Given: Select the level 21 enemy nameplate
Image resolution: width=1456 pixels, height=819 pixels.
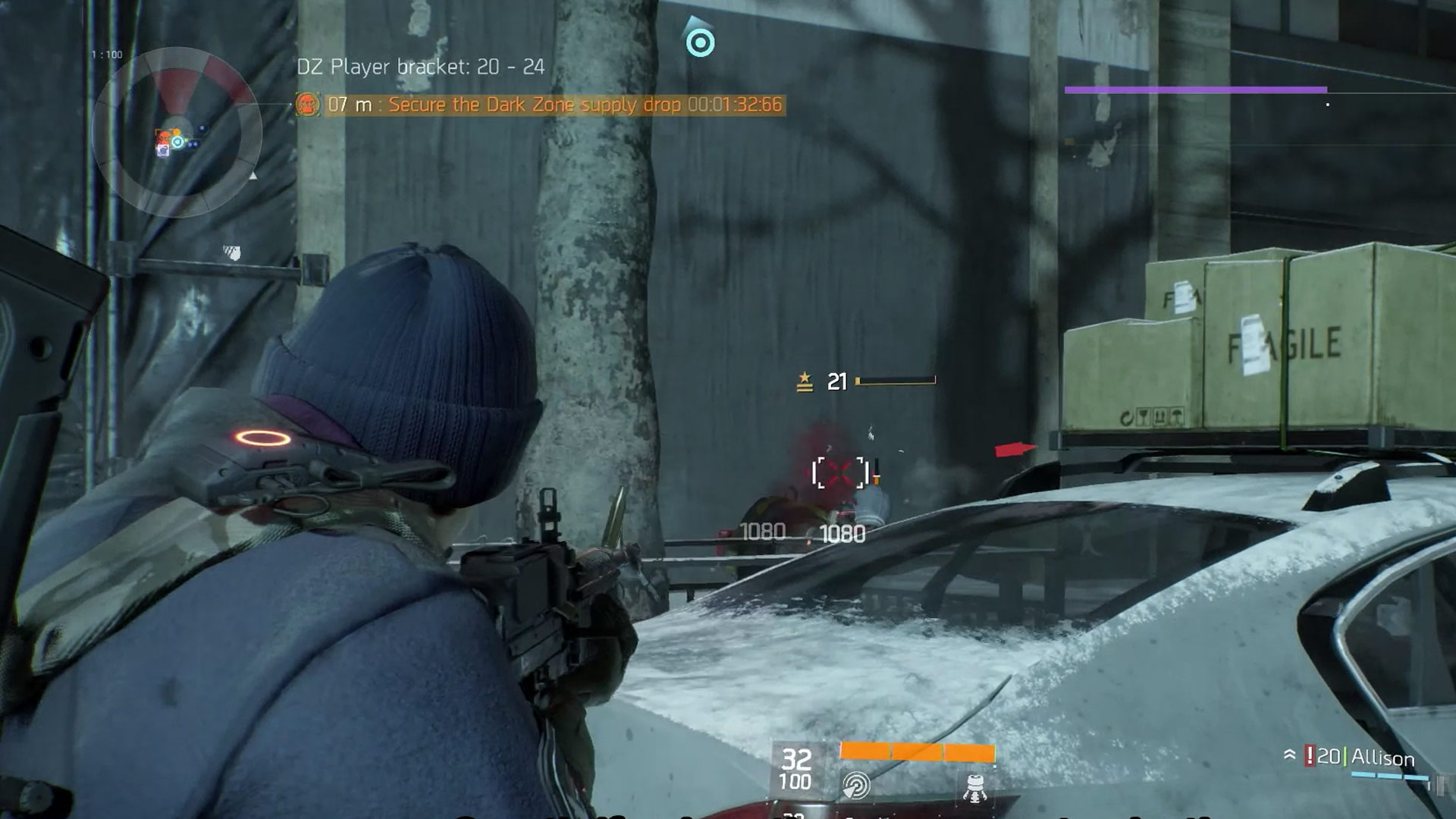Looking at the screenshot, I should 866,381.
